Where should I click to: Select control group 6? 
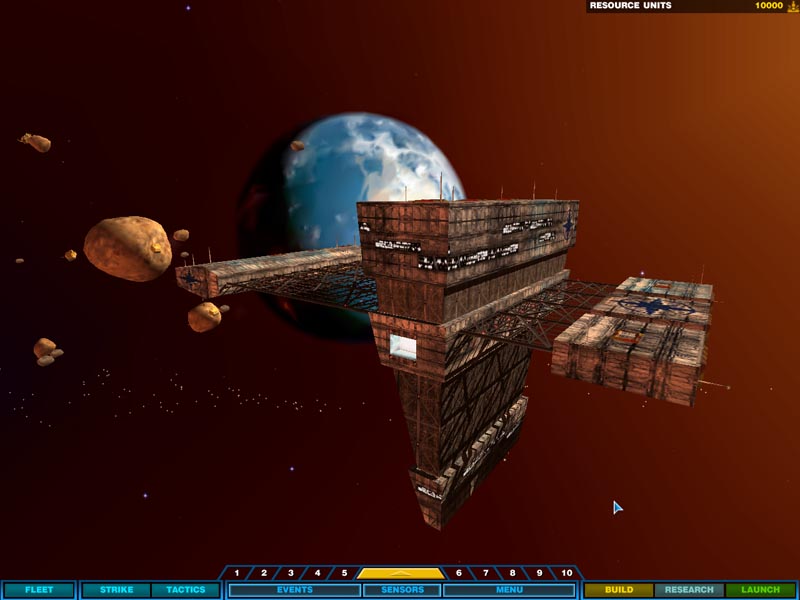click(459, 573)
